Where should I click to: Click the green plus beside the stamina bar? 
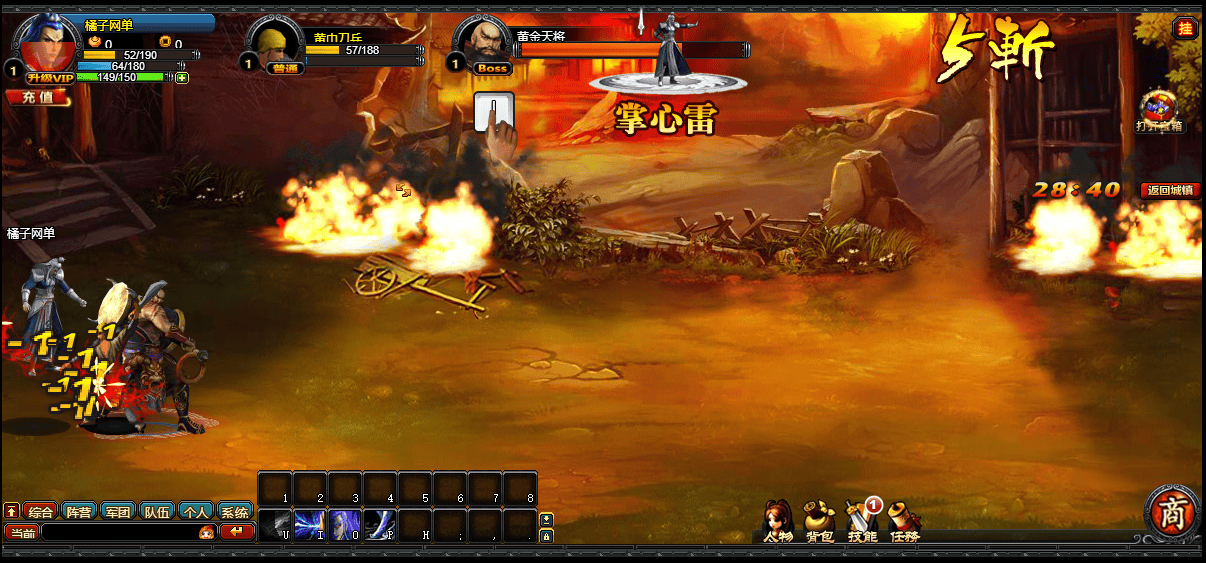pos(182,77)
